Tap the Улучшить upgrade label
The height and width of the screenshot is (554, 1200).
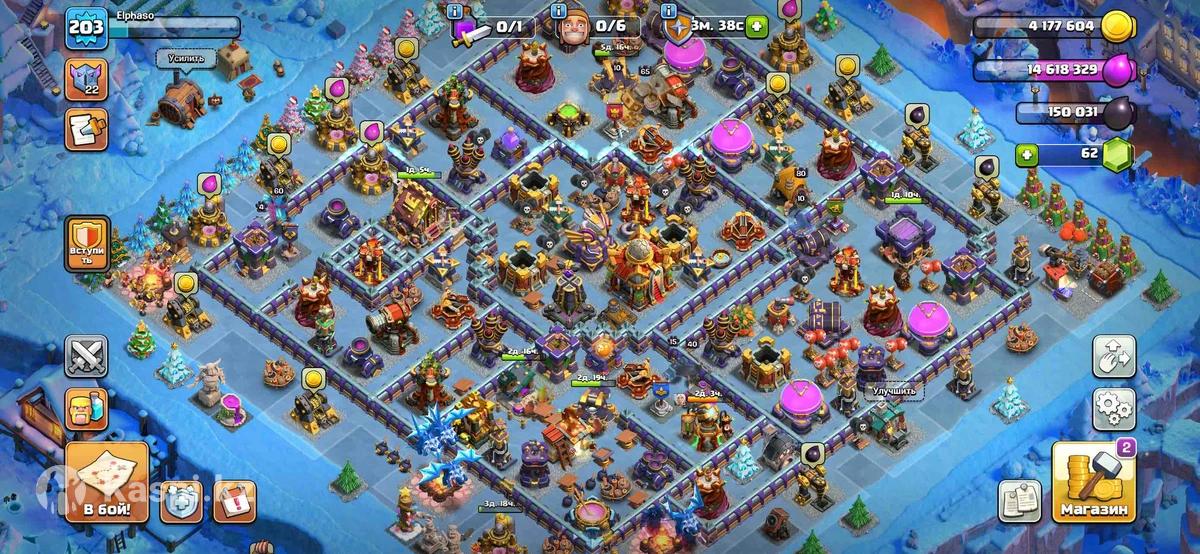pos(893,392)
